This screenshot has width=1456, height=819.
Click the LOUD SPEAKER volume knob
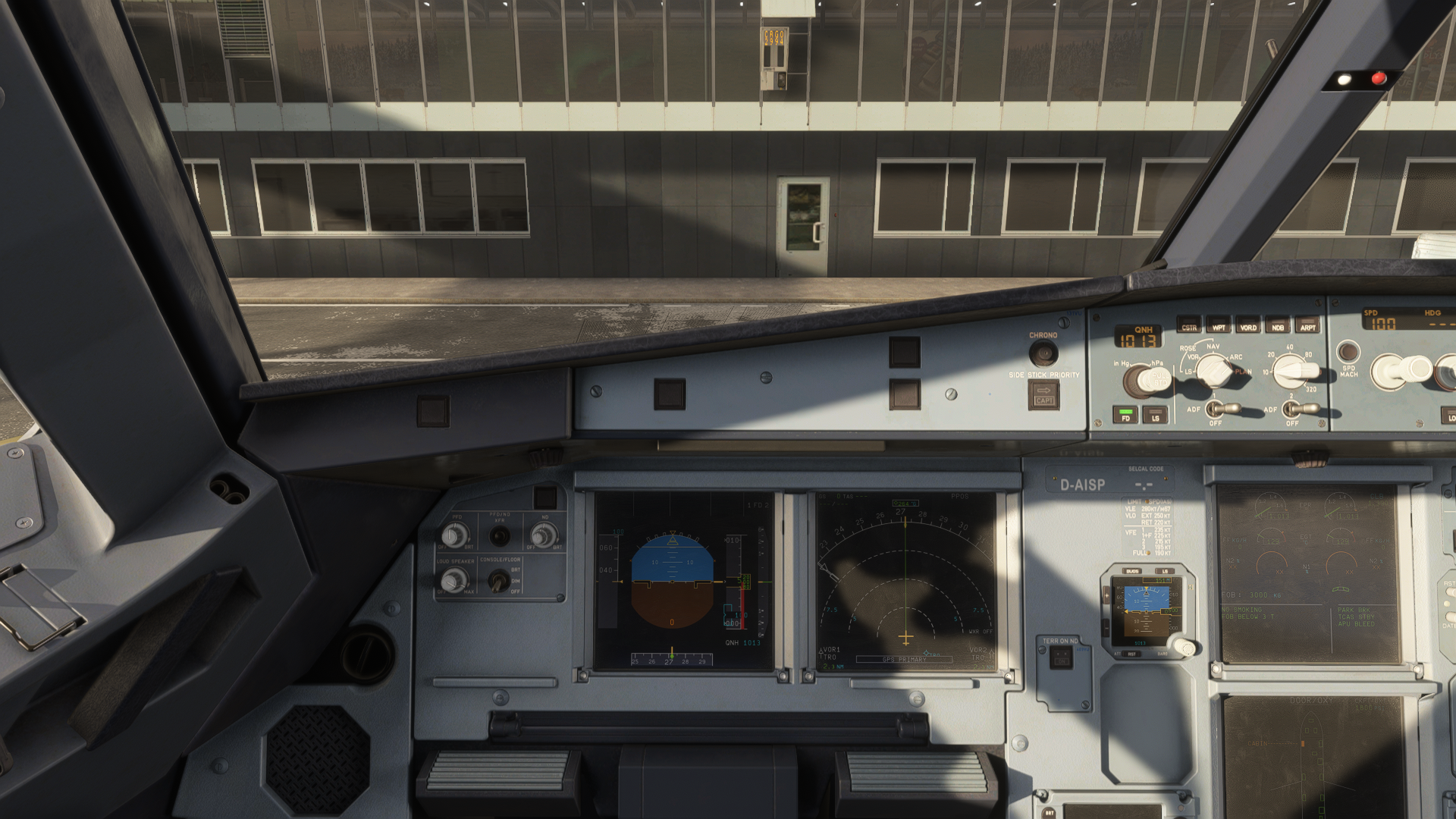(x=453, y=581)
